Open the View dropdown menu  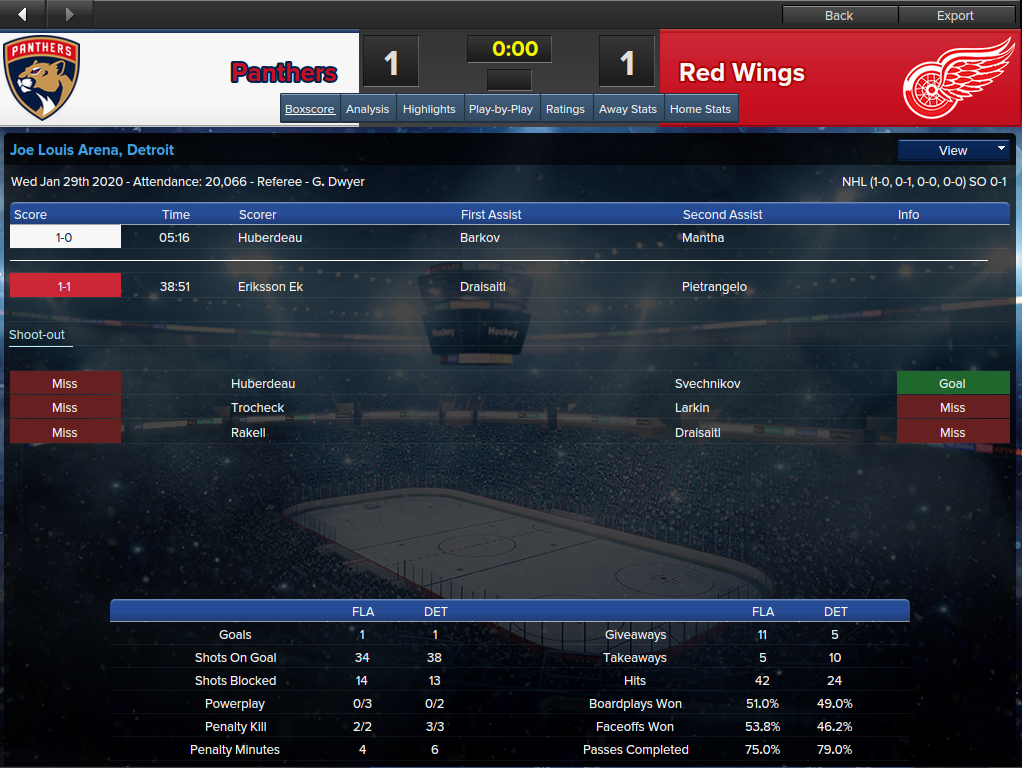(x=954, y=150)
